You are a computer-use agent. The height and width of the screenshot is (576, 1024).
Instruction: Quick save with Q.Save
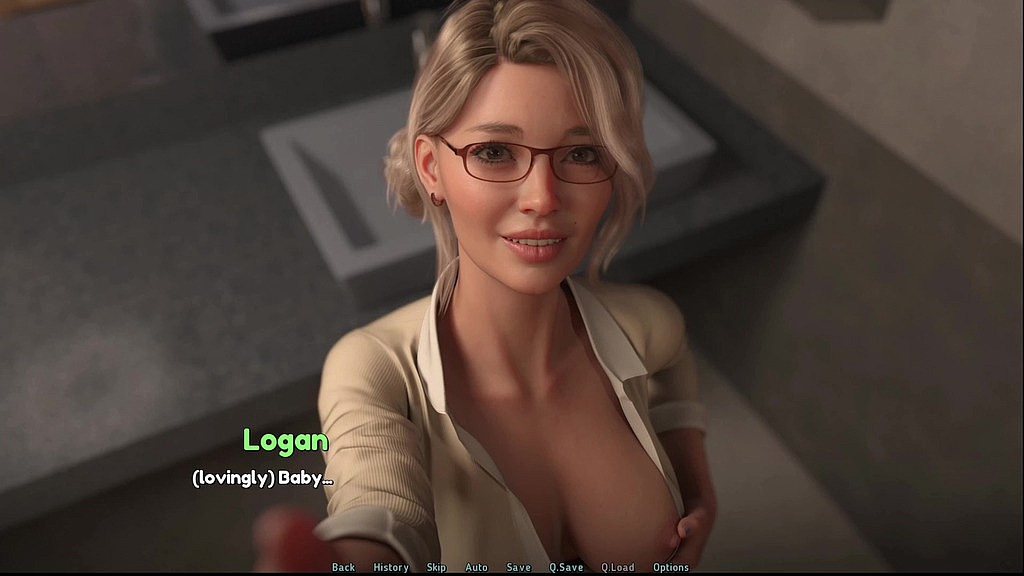pos(566,567)
